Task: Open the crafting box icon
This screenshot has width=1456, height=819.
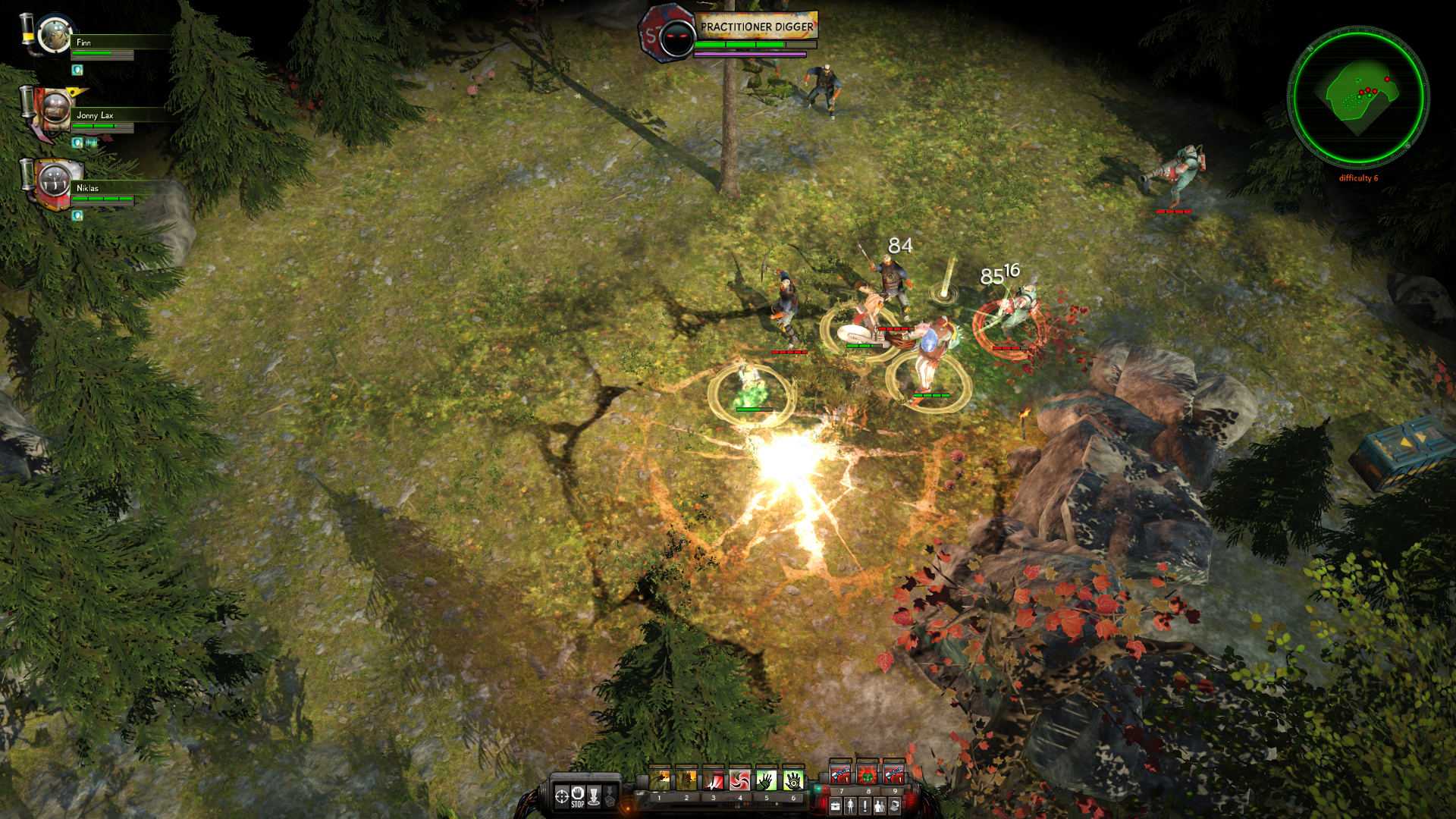Action: (x=893, y=804)
